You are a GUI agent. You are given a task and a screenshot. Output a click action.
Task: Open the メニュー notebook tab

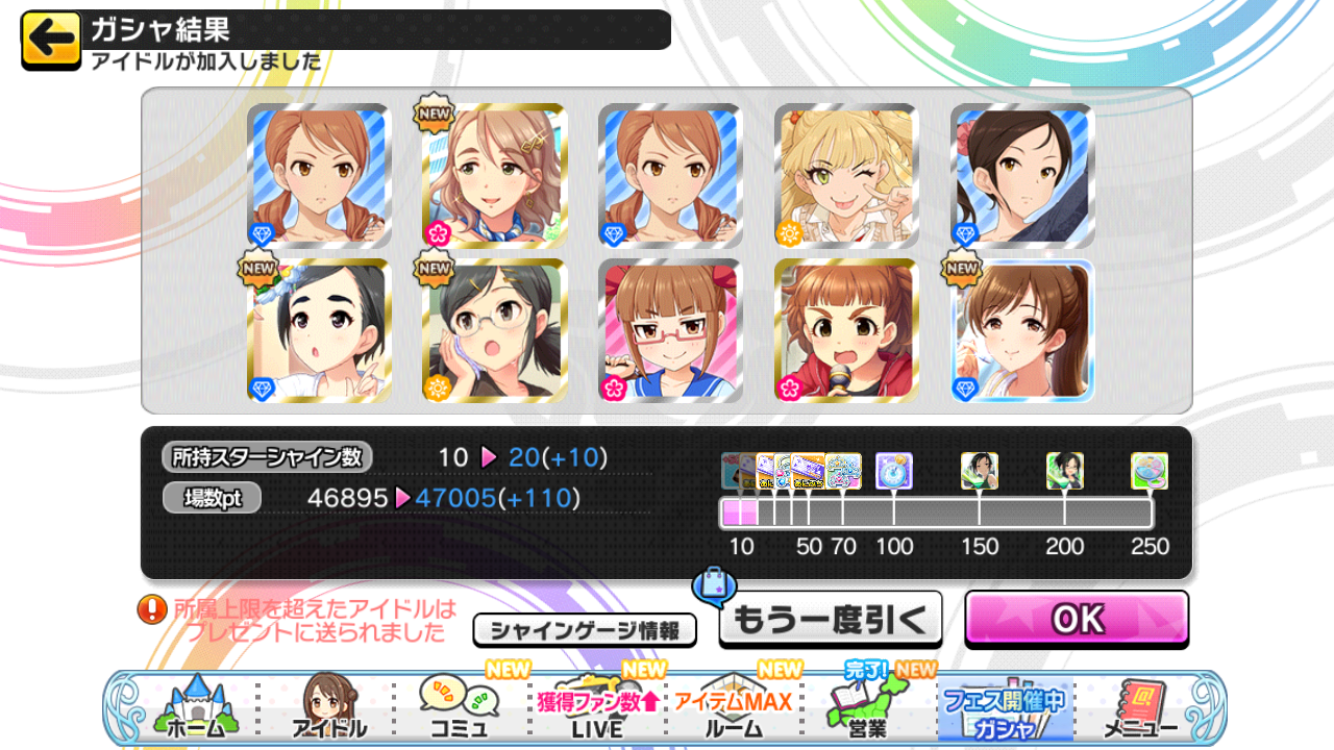(x=1138, y=709)
